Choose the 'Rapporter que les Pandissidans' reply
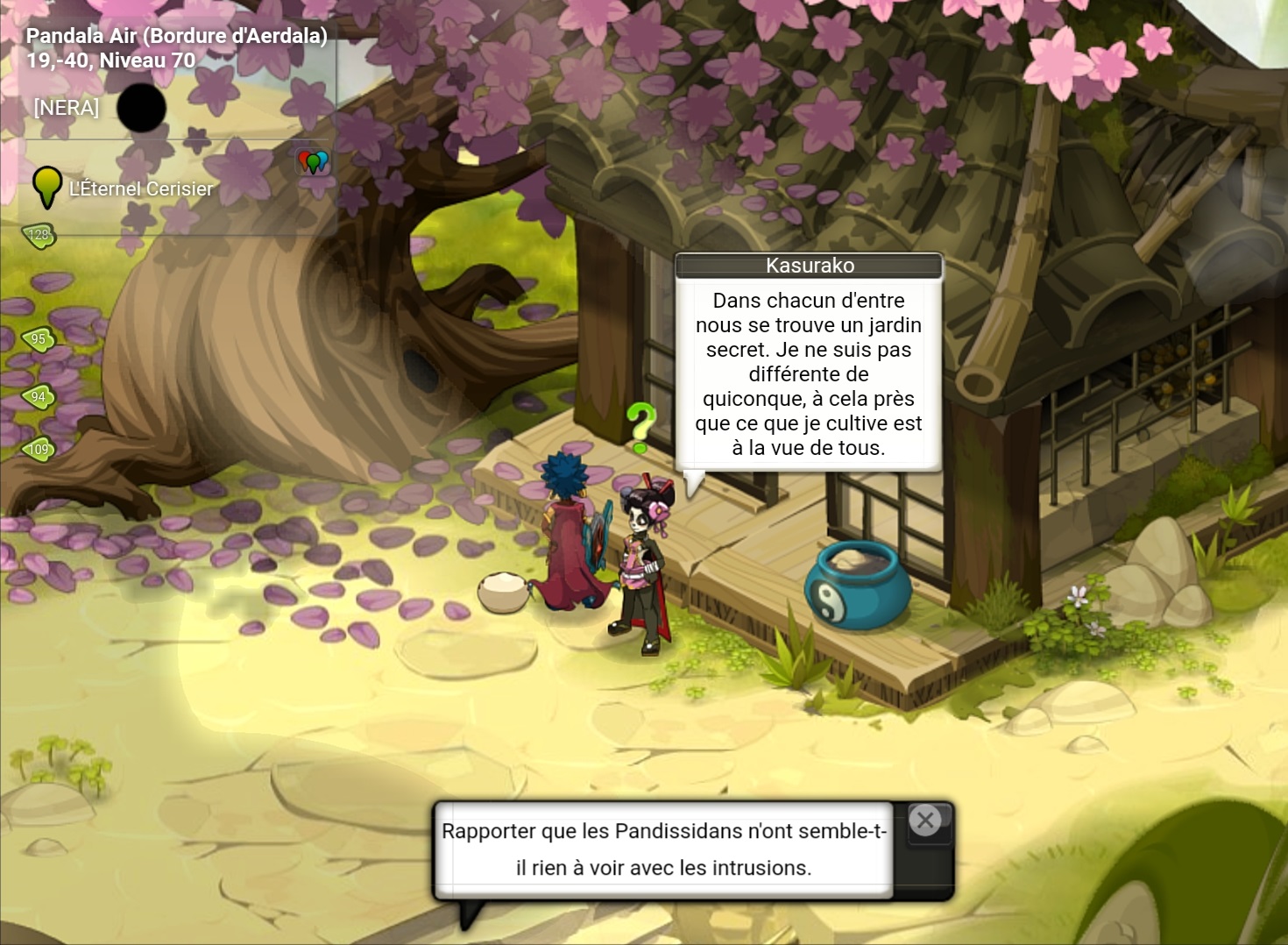The height and width of the screenshot is (945, 1288). click(663, 849)
